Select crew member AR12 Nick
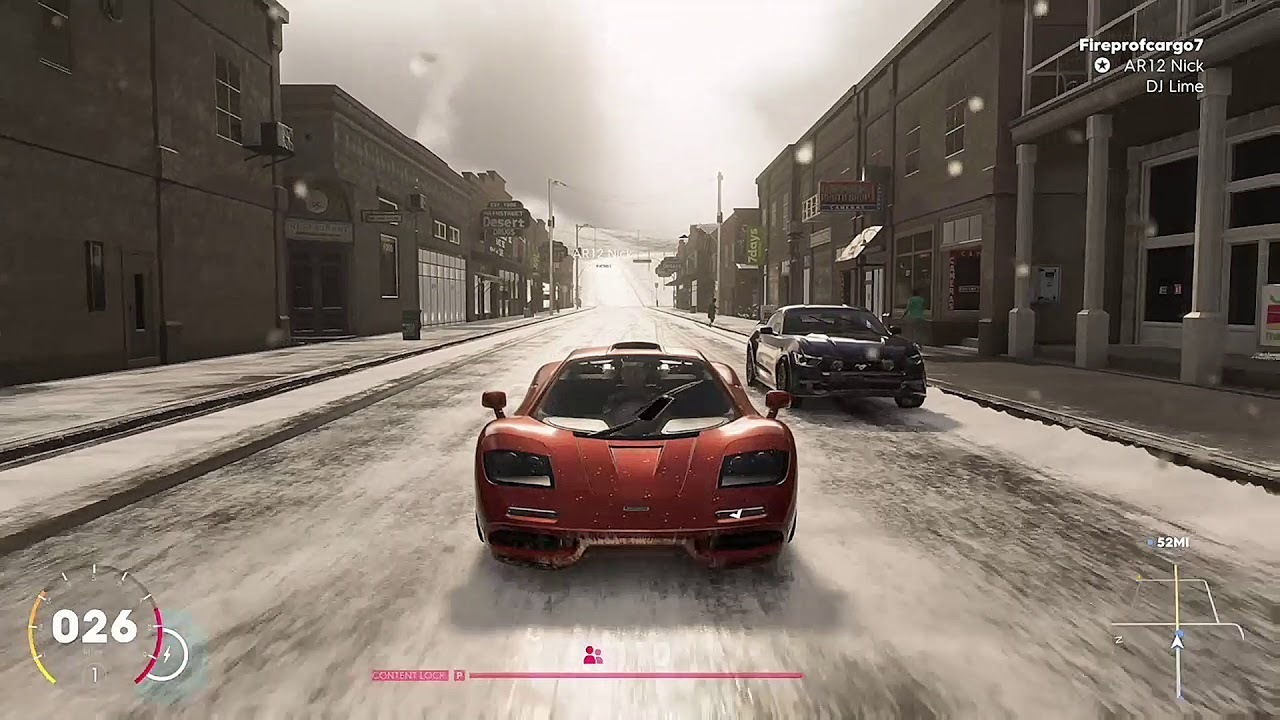The width and height of the screenshot is (1280, 720). tap(1163, 66)
